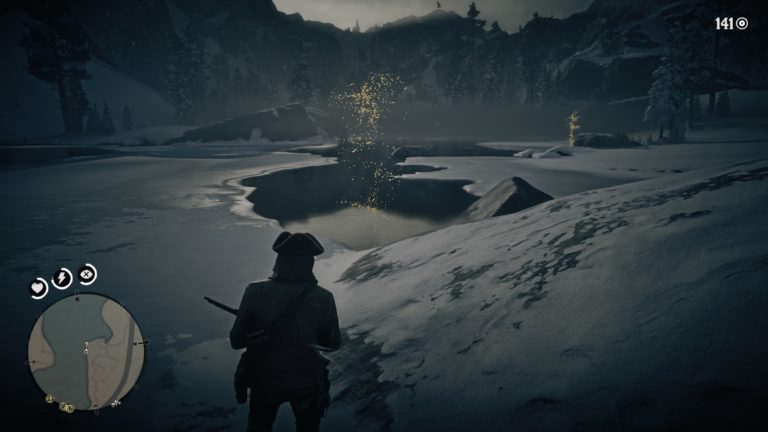Screen dimensions: 768x432
Task: Click the Dead Eye core icon
Action: (87, 272)
